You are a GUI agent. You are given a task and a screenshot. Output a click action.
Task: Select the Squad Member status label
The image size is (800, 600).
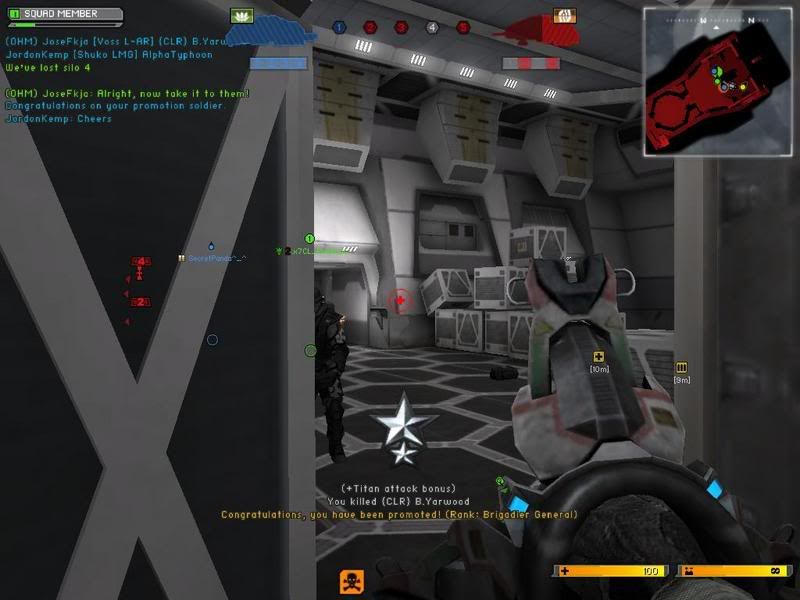pyautogui.click(x=63, y=16)
